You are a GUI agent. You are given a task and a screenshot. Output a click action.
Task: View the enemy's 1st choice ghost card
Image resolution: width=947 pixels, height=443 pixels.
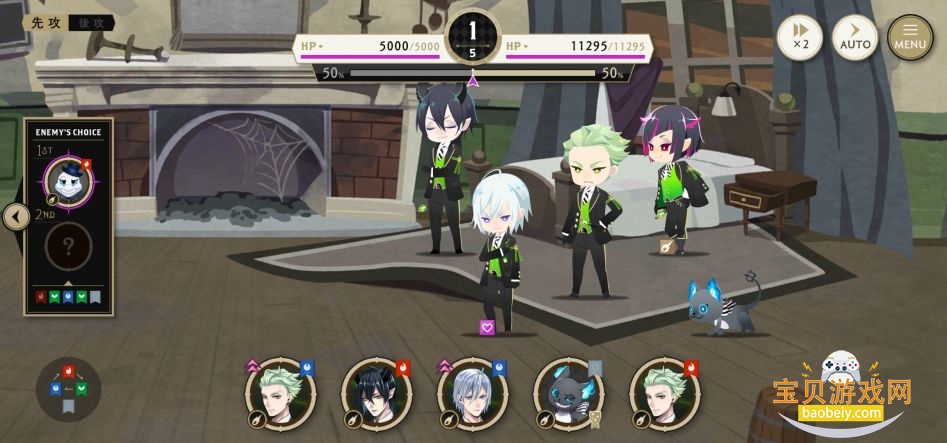69,182
